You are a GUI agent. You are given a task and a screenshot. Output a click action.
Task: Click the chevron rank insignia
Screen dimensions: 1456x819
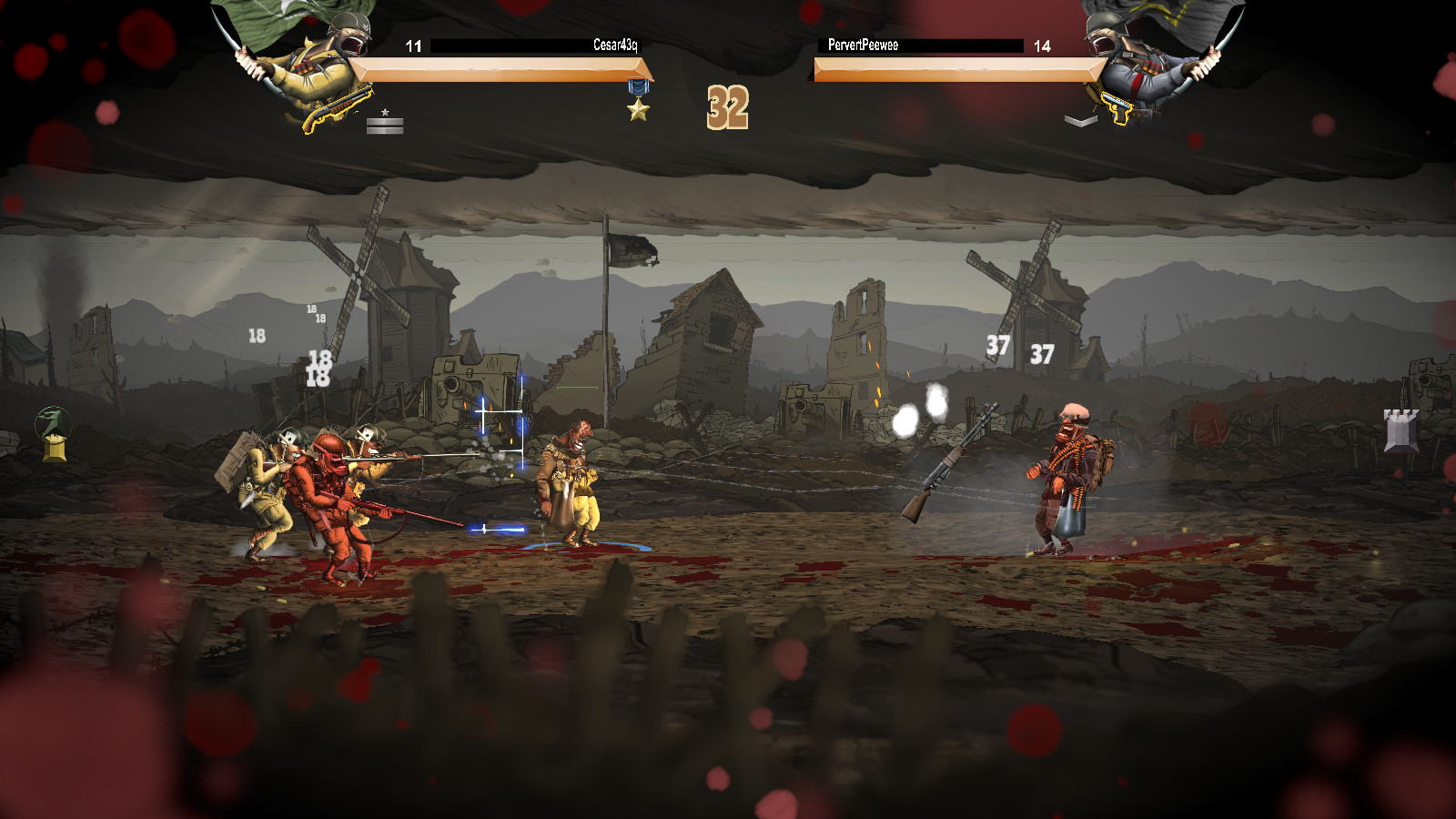[1080, 120]
